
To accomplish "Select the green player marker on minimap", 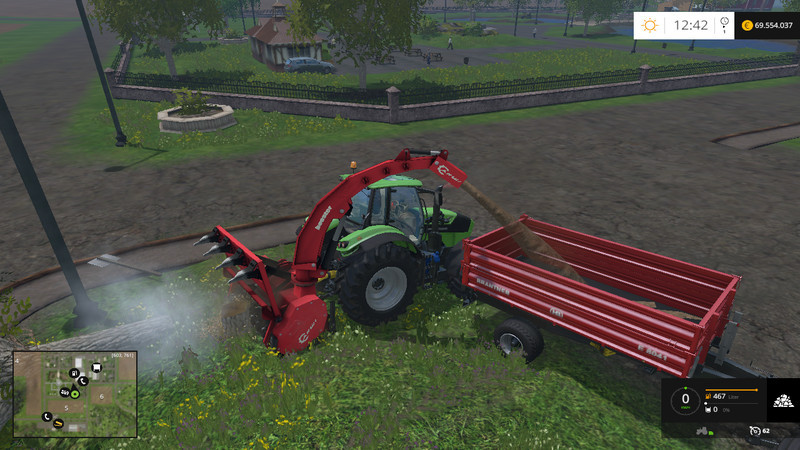I will pyautogui.click(x=74, y=393).
